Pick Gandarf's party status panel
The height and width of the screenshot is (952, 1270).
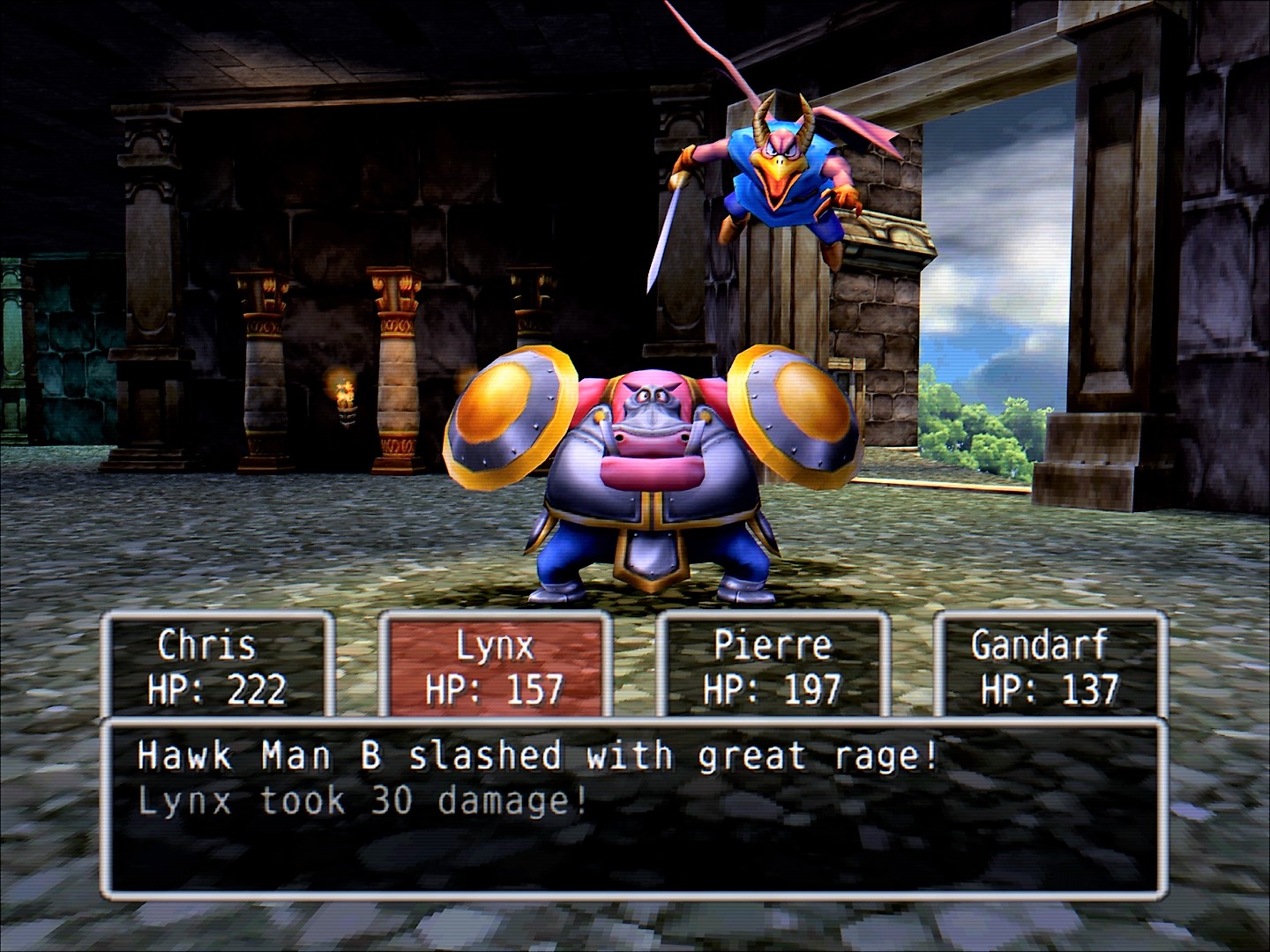[x=1050, y=666]
